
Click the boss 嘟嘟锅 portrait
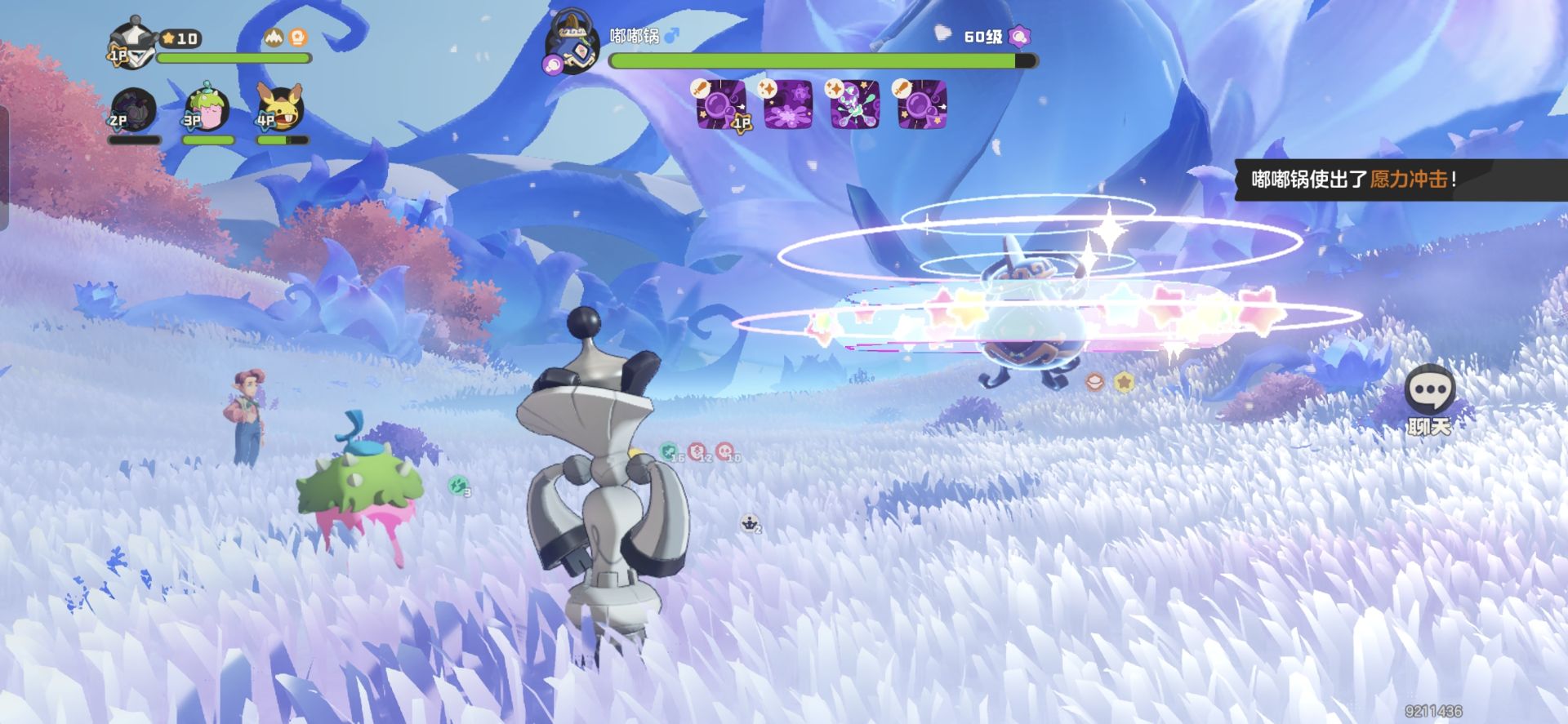pyautogui.click(x=573, y=42)
